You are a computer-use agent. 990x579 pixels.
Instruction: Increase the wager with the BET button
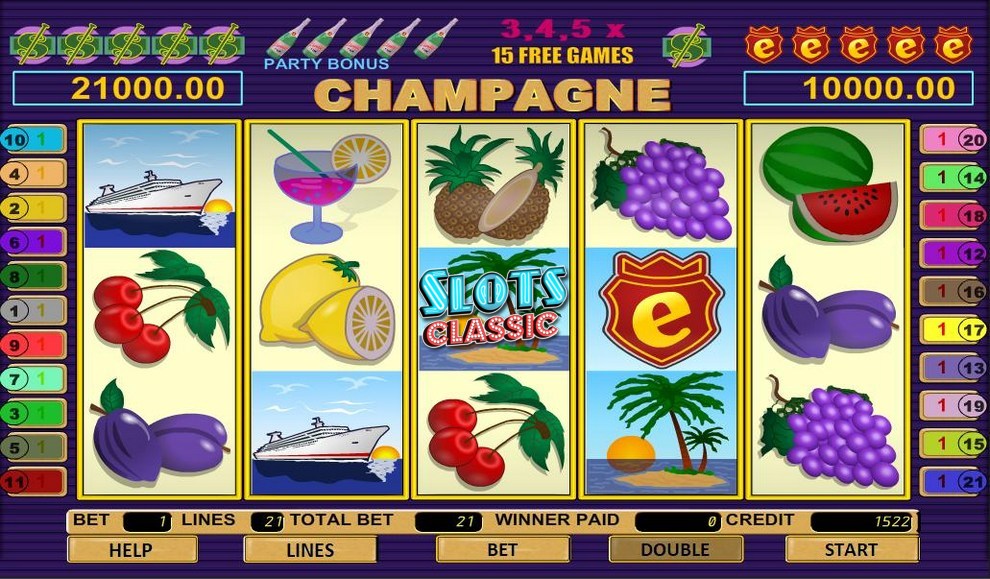[x=502, y=549]
